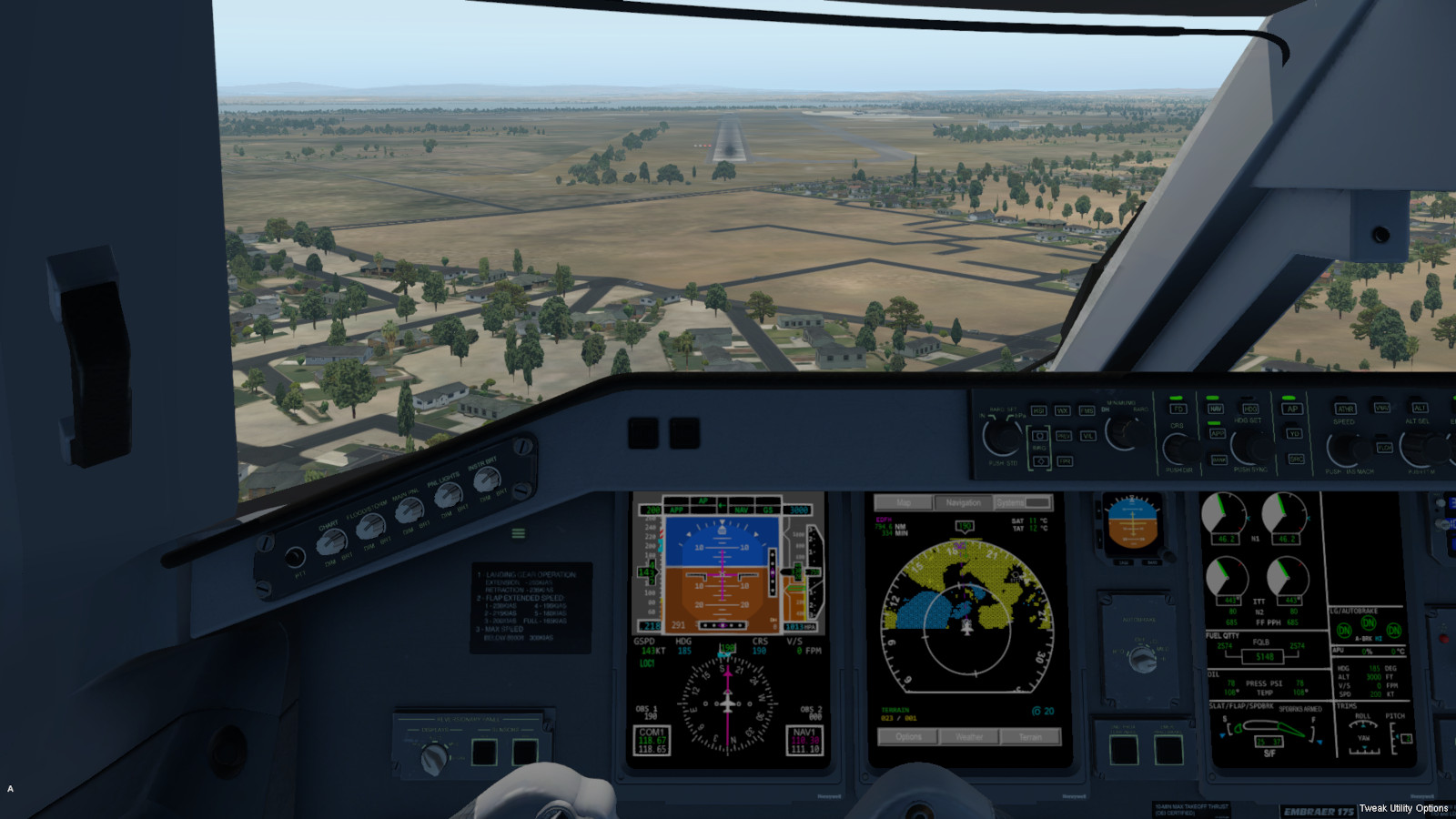Toggle the WX weather radar button
The width and height of the screenshot is (1456, 819).
(x=1062, y=410)
